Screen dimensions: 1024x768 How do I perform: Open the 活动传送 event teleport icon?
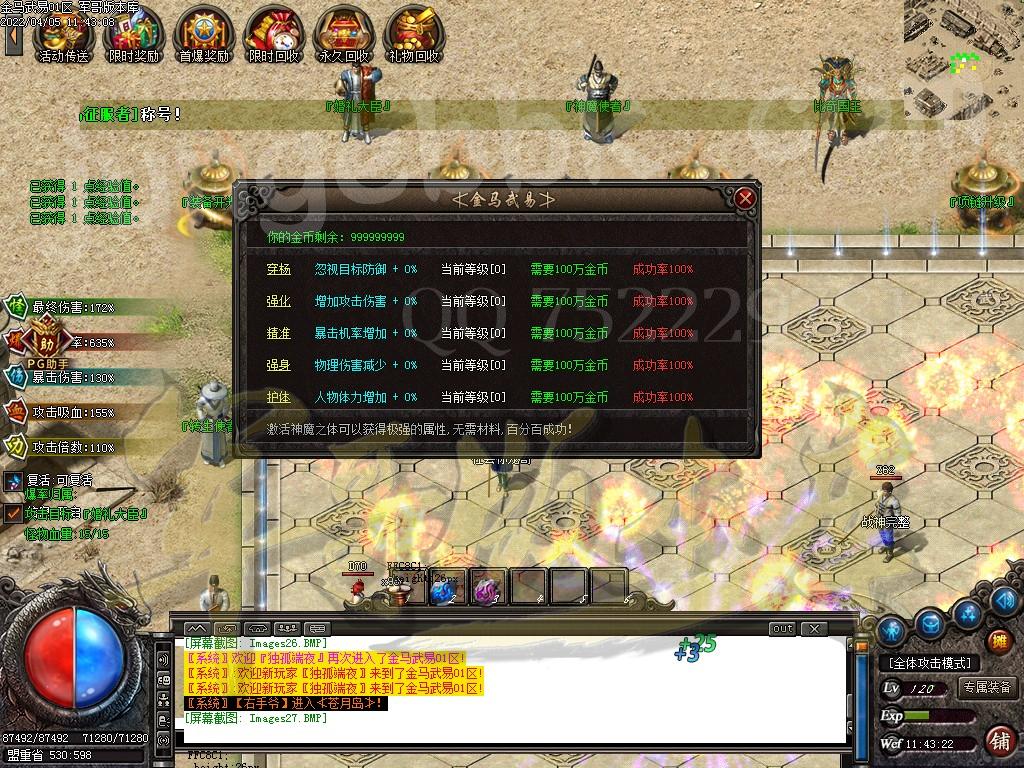pyautogui.click(x=62, y=35)
